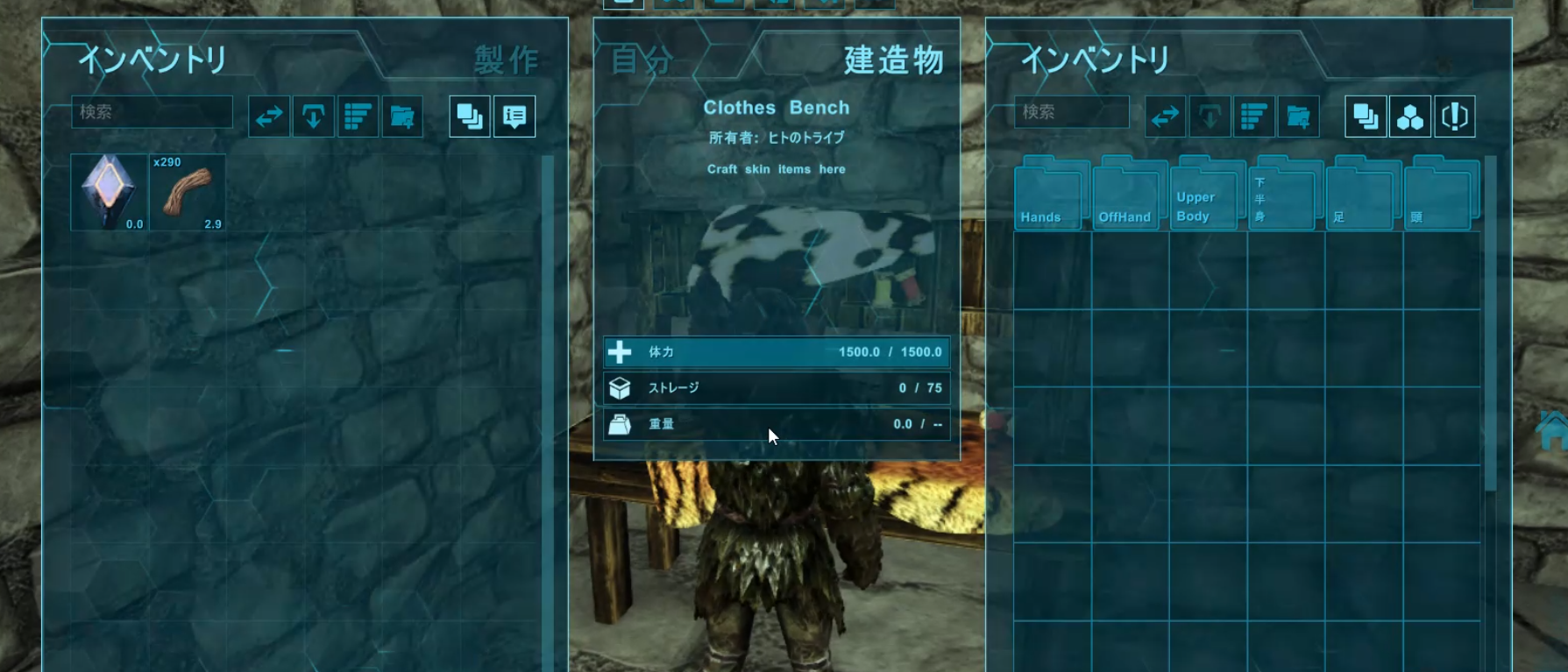Open the Hands folder
Screen dimensions: 1568x672
pyautogui.click(x=1047, y=195)
